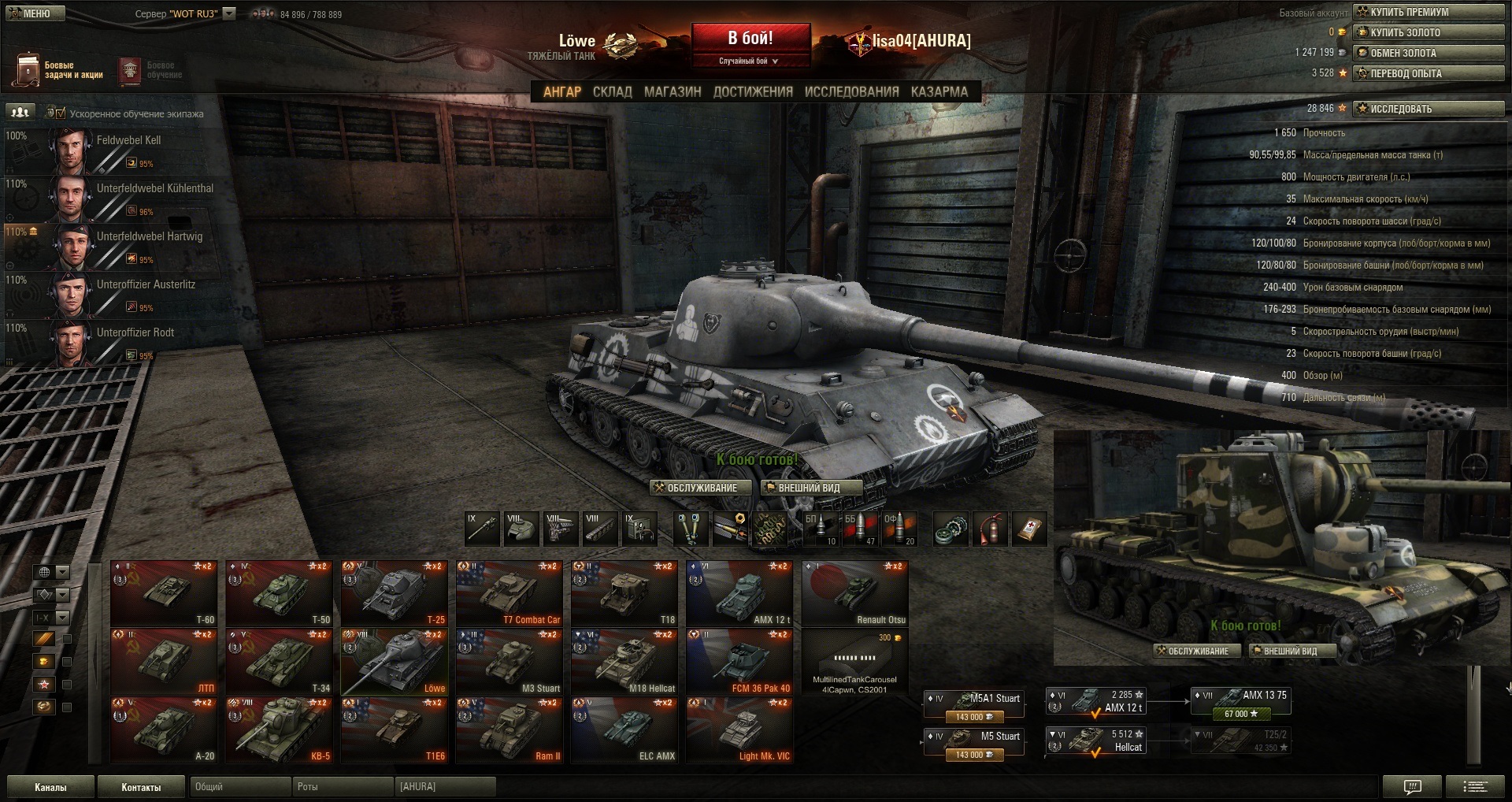1512x802 pixels.
Task: Select the КВ-5 tank in carousel
Action: 280,730
